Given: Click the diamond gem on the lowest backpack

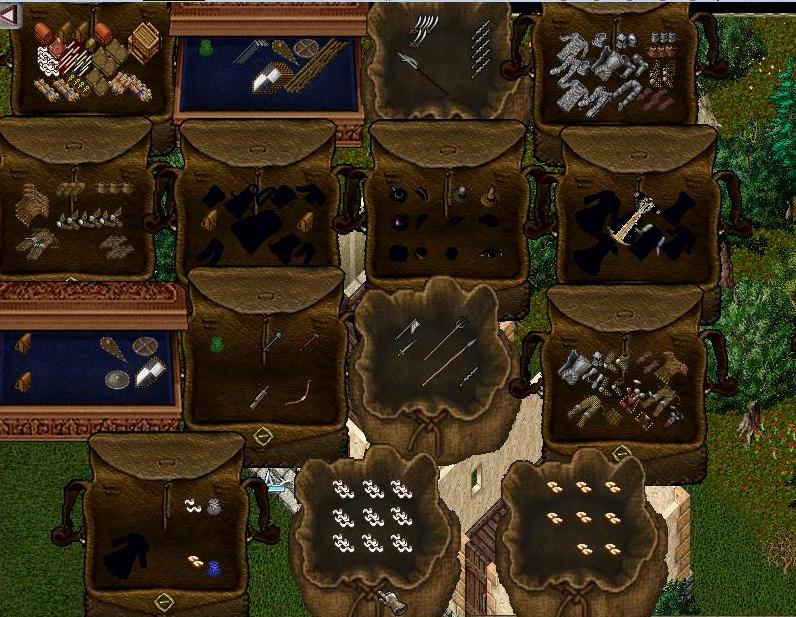Looking at the screenshot, I should tap(165, 600).
